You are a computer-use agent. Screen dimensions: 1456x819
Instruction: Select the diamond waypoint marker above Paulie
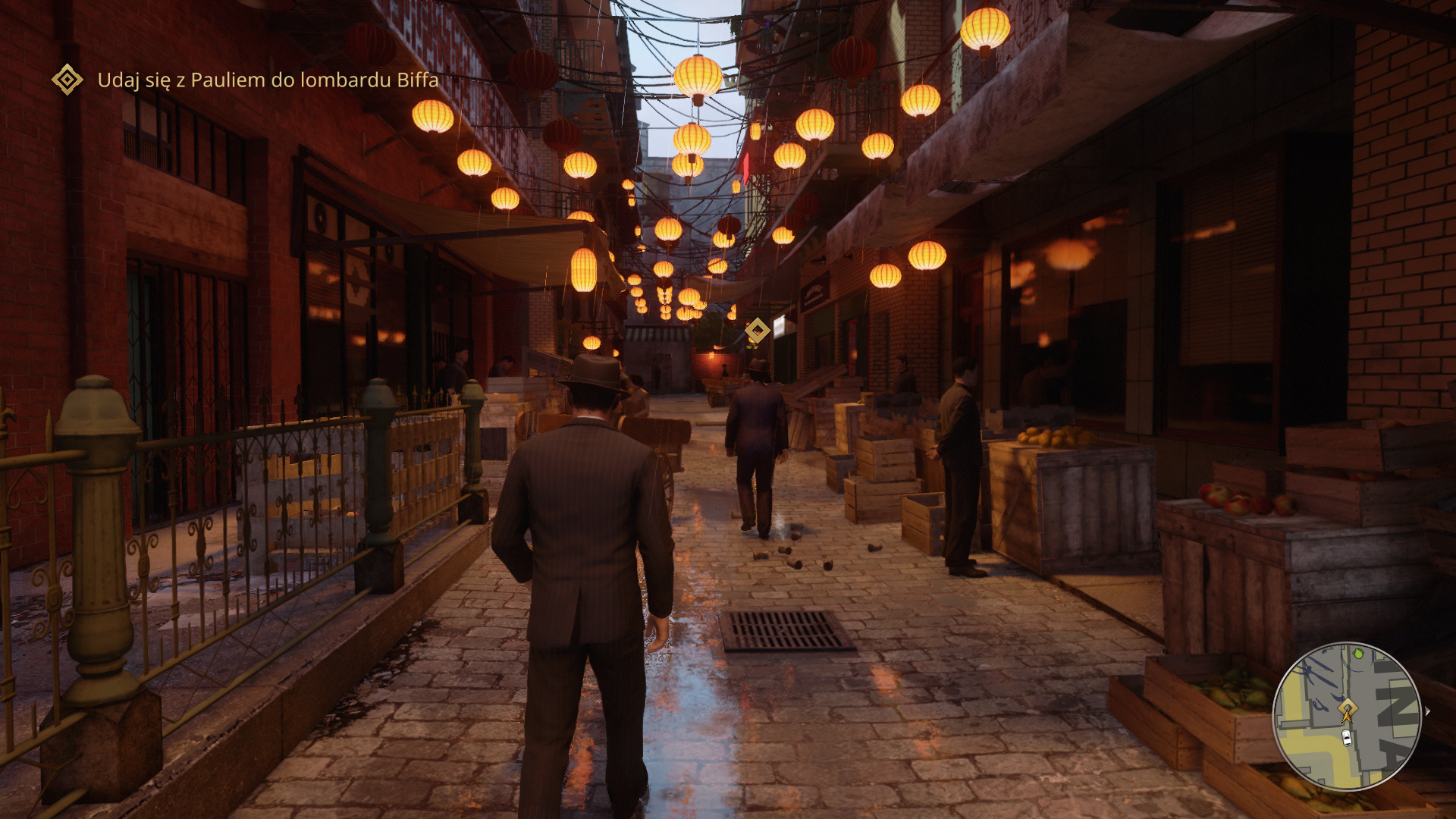(x=757, y=331)
